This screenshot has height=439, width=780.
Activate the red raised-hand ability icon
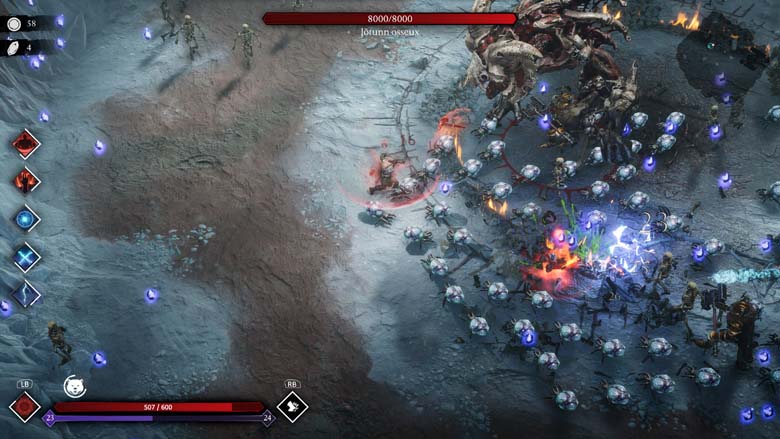(26, 181)
